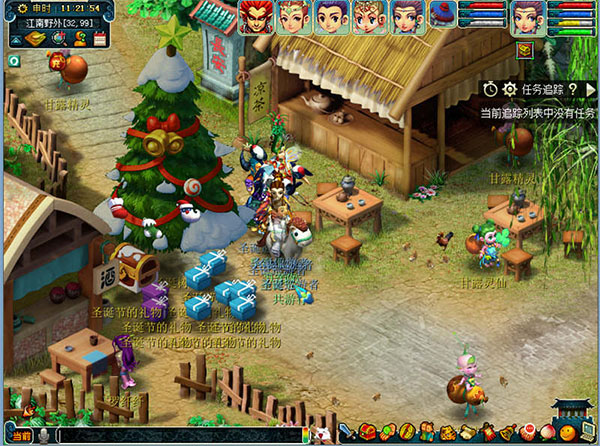Select the player character portrait
600x446 pixels.
[529, 17]
